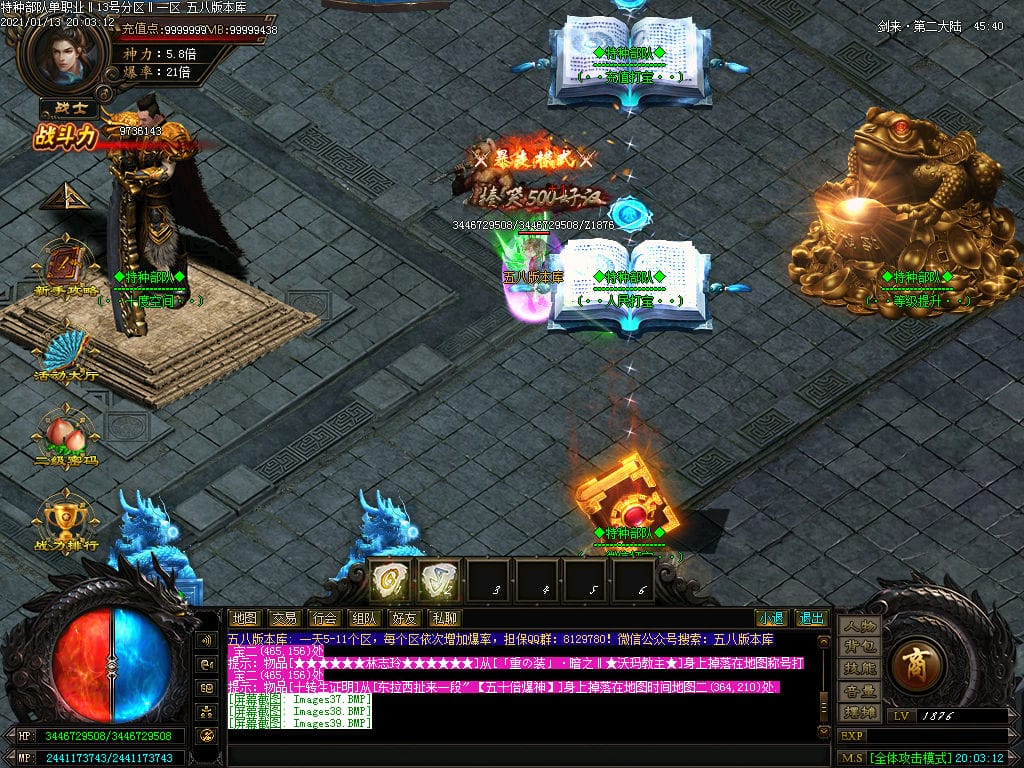This screenshot has width=1024, height=768.
Task: Open the 音量 volume settings
Action: (859, 691)
